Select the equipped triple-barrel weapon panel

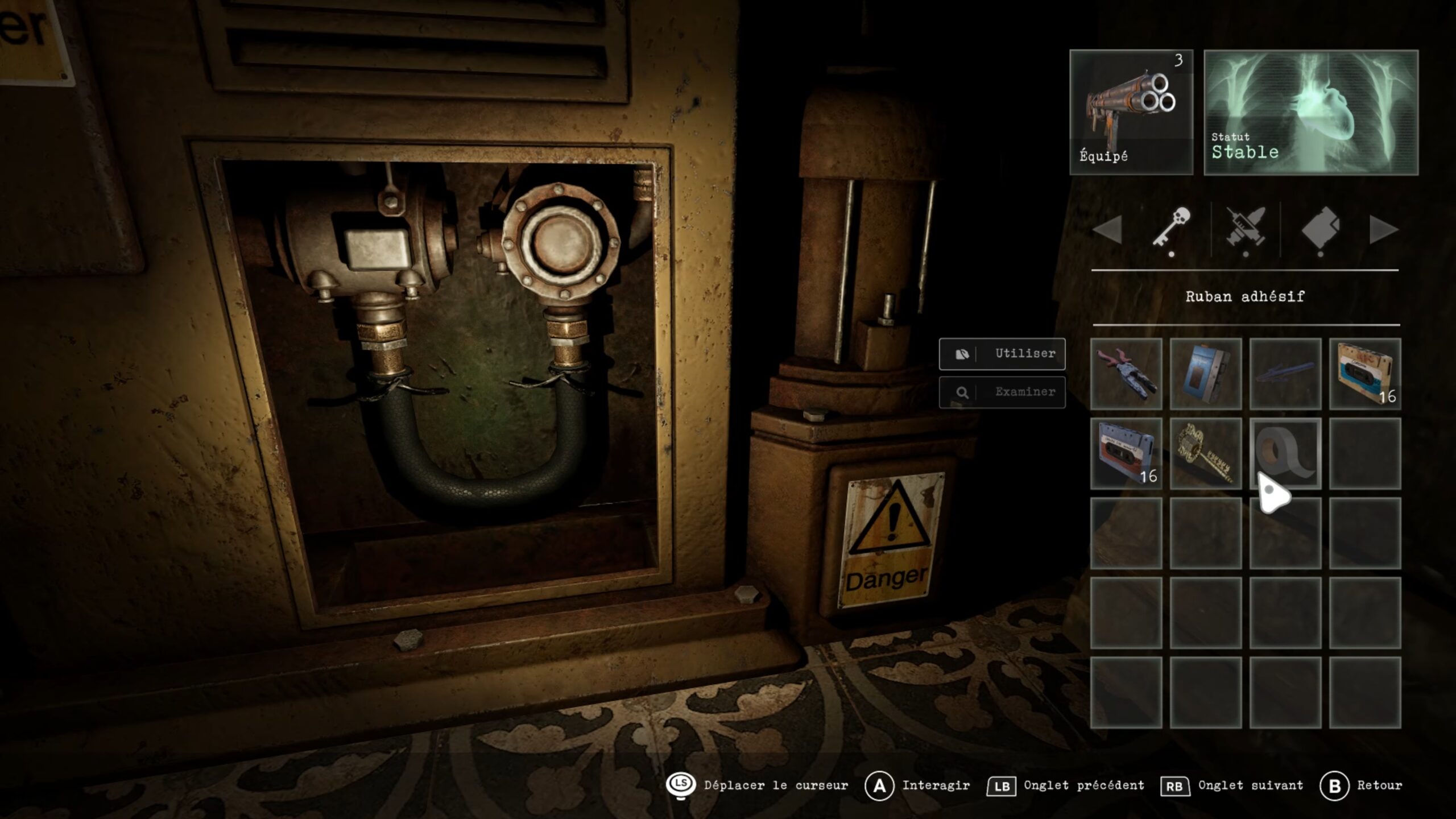[1131, 112]
